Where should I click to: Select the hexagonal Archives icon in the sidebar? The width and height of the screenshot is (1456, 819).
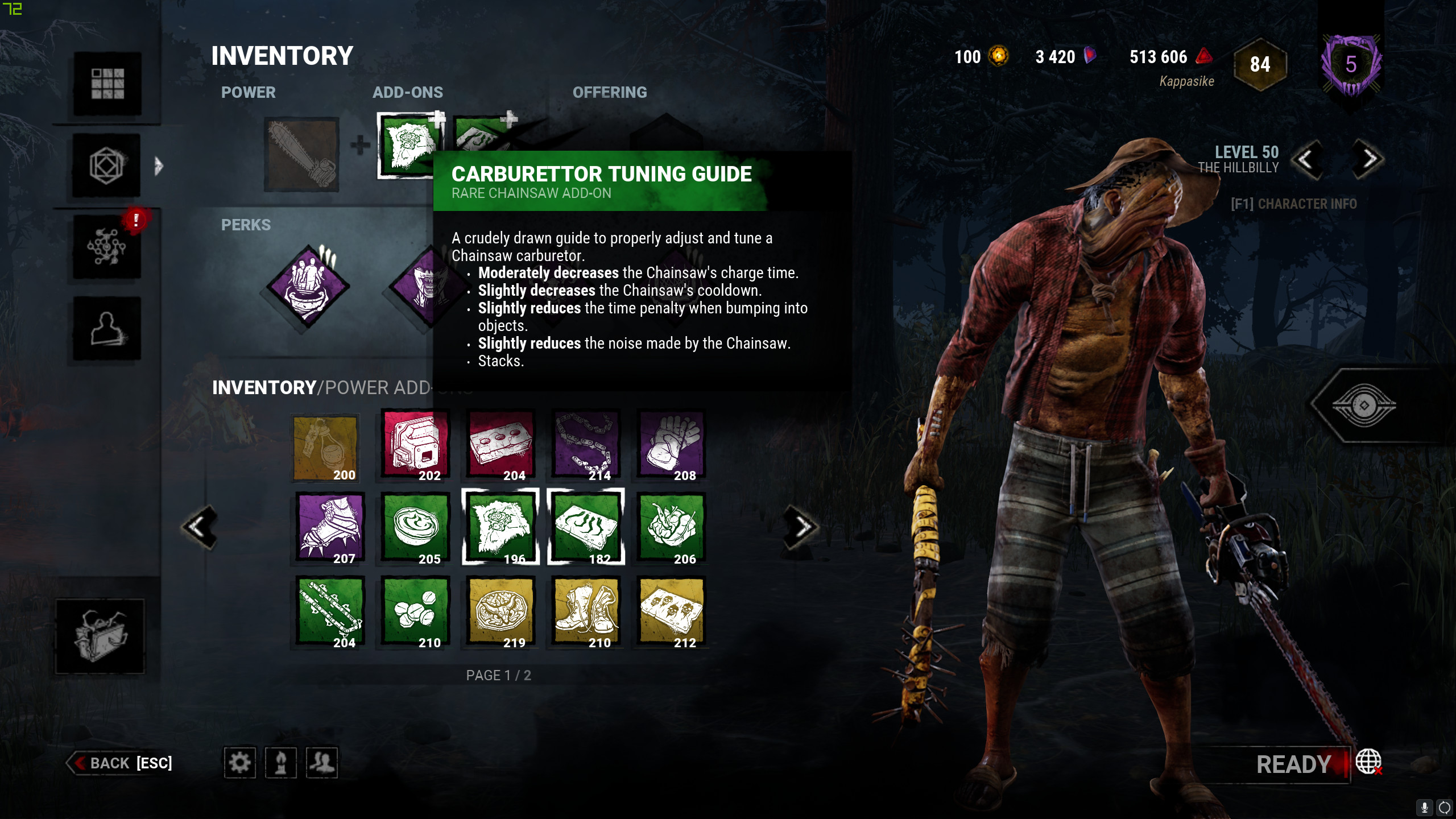[x=107, y=166]
